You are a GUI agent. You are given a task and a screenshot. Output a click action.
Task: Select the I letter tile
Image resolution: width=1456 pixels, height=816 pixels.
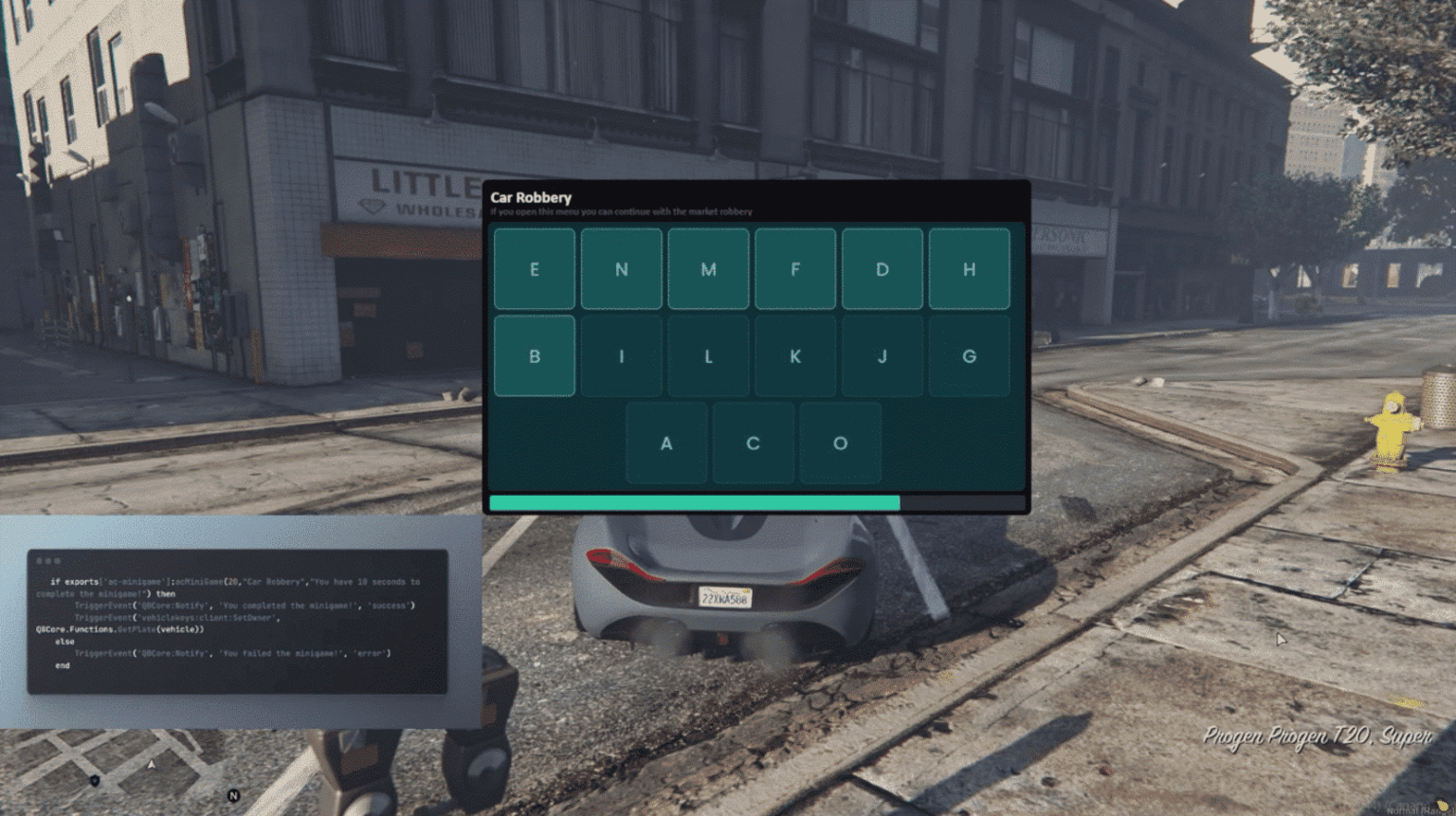(x=621, y=355)
